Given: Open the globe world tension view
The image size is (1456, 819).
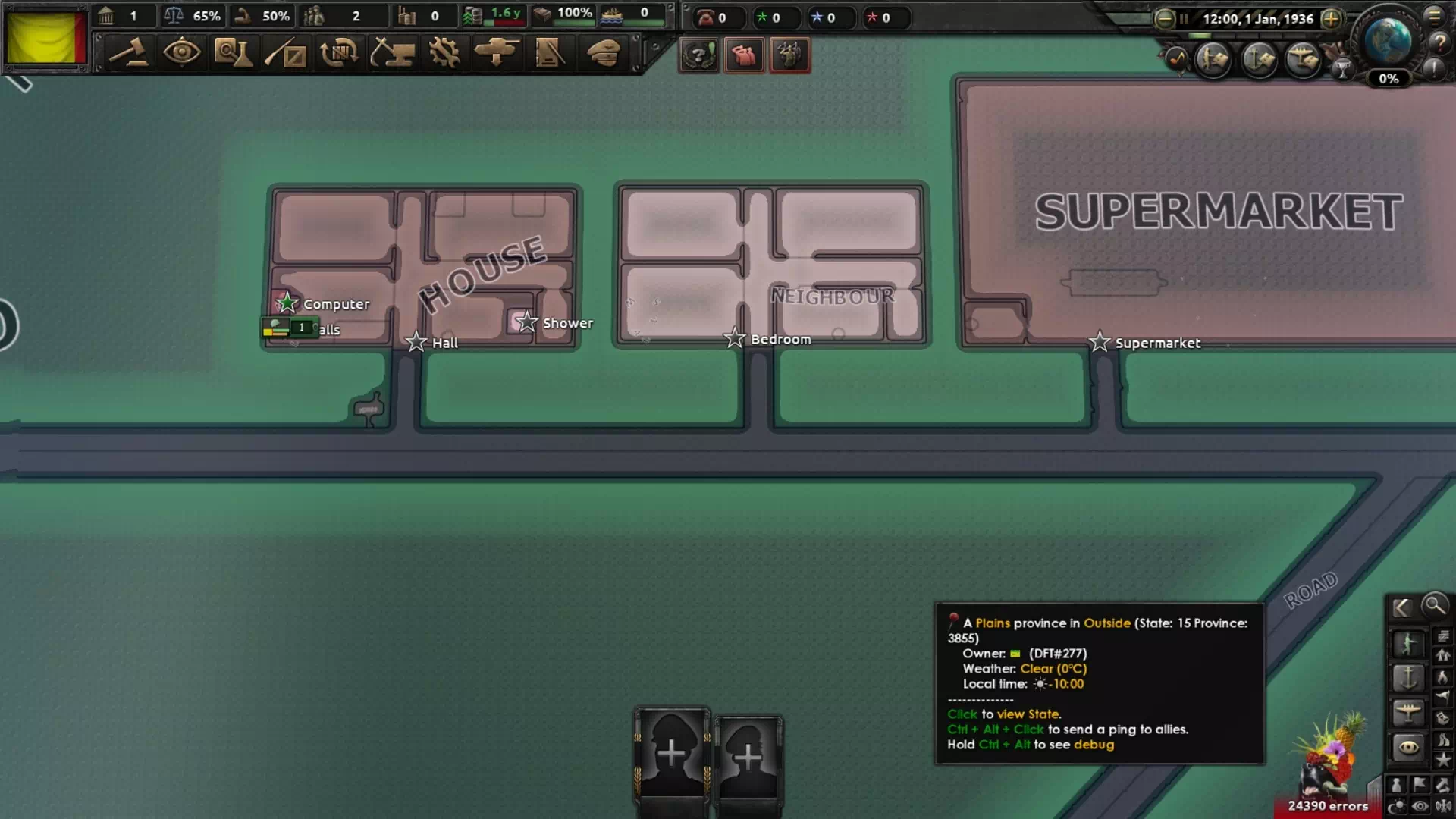Looking at the screenshot, I should (1388, 42).
